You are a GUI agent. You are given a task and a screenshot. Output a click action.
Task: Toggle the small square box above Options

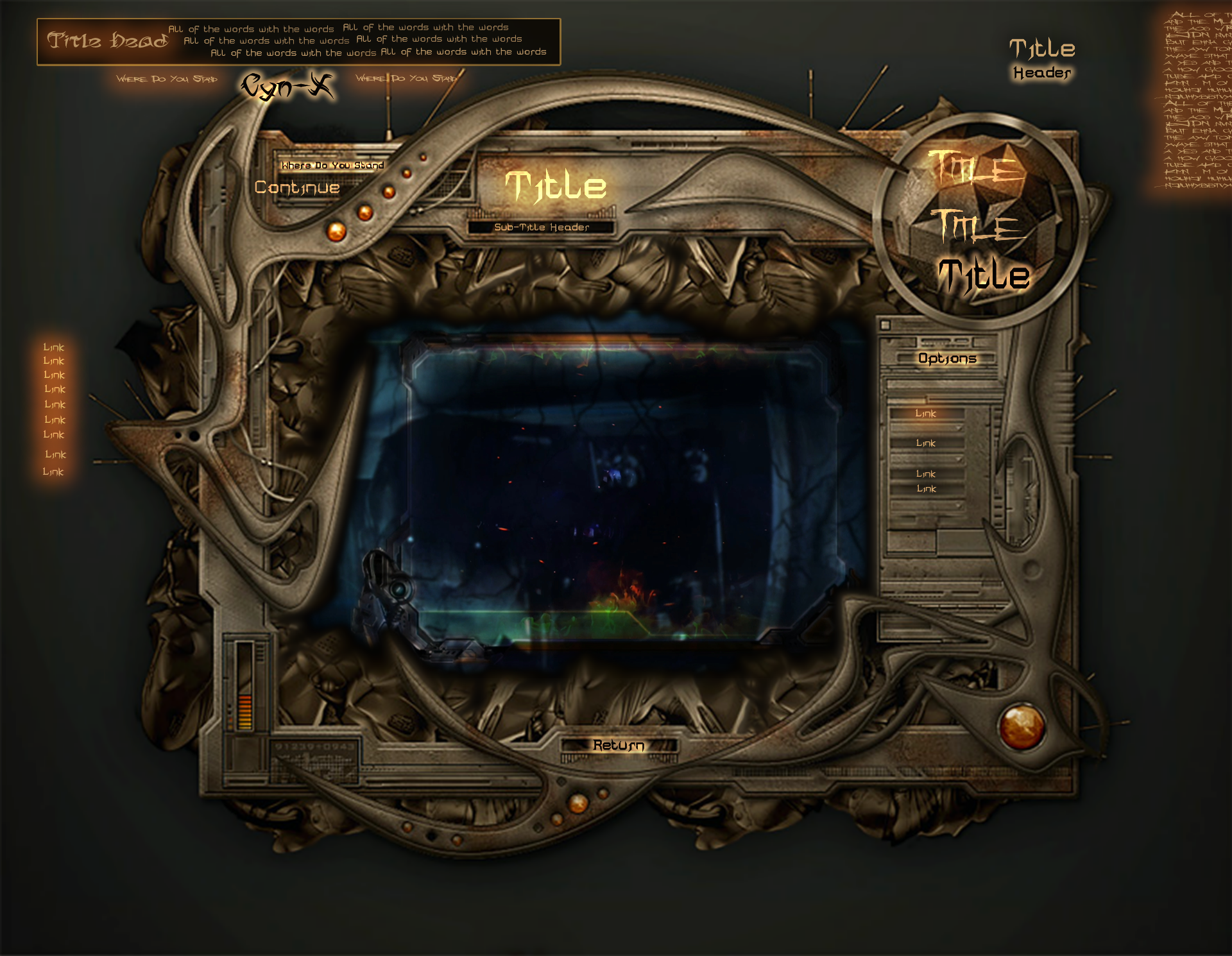click(886, 325)
